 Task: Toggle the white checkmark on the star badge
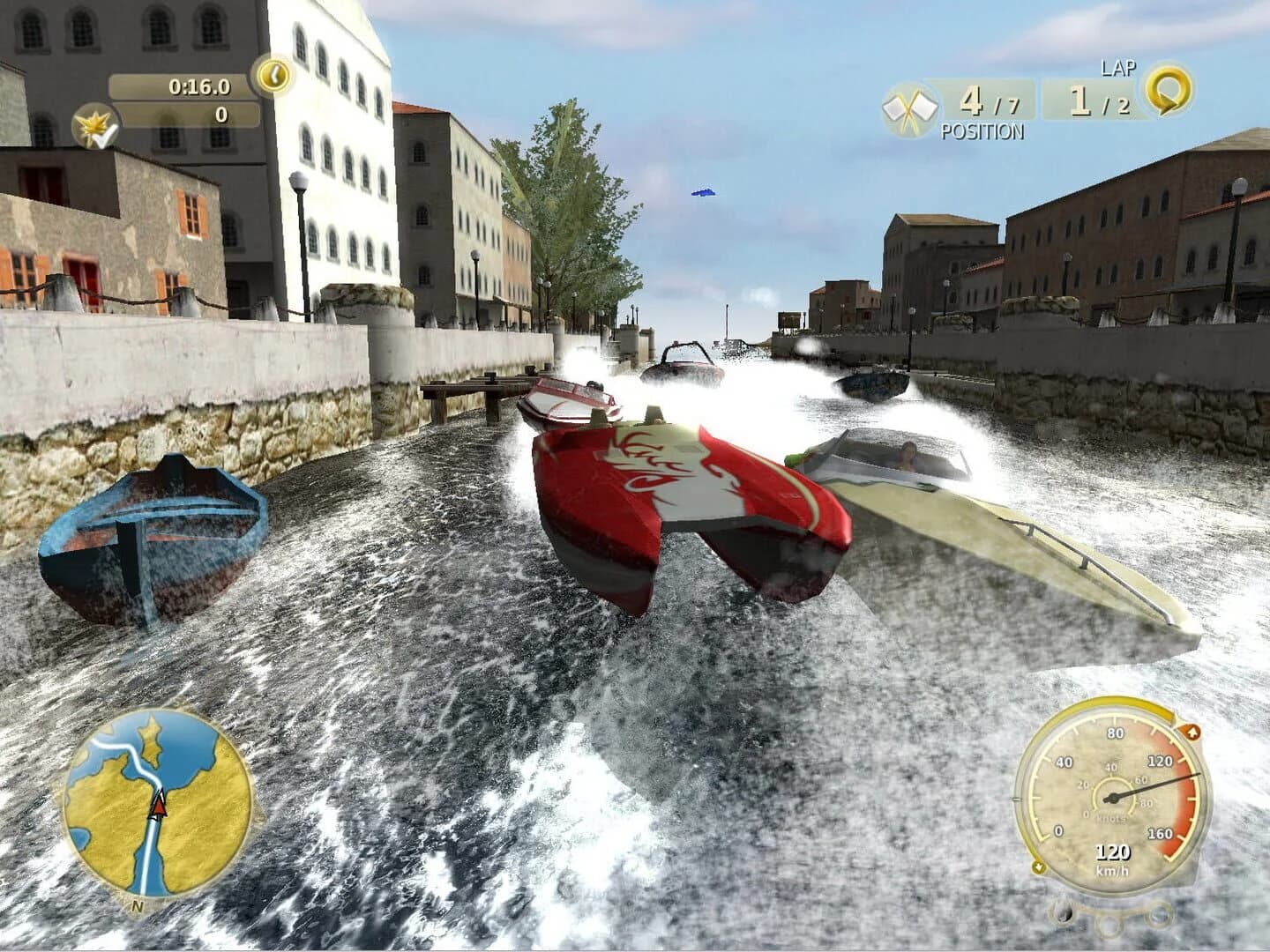(103, 134)
